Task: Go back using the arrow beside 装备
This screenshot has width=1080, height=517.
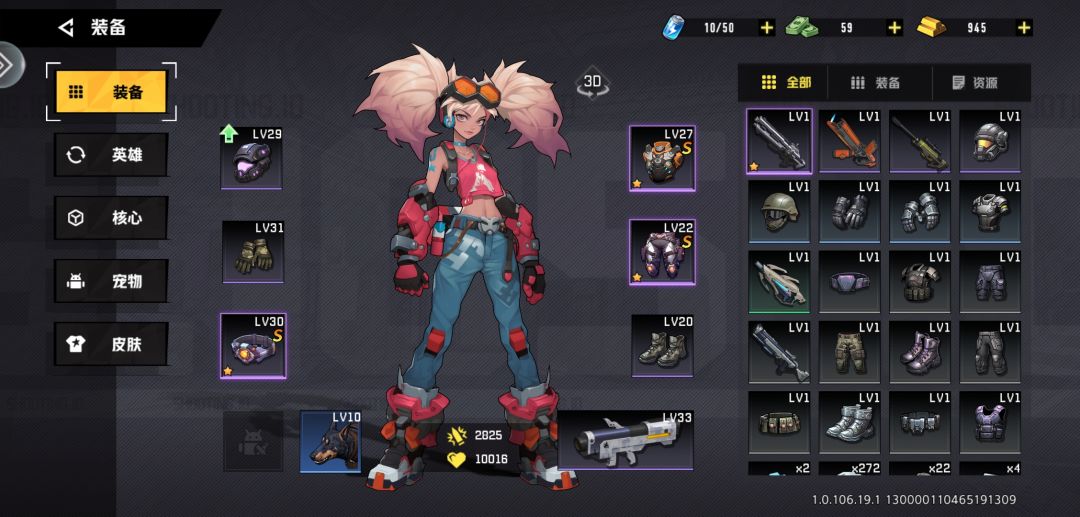Action: pyautogui.click(x=67, y=28)
